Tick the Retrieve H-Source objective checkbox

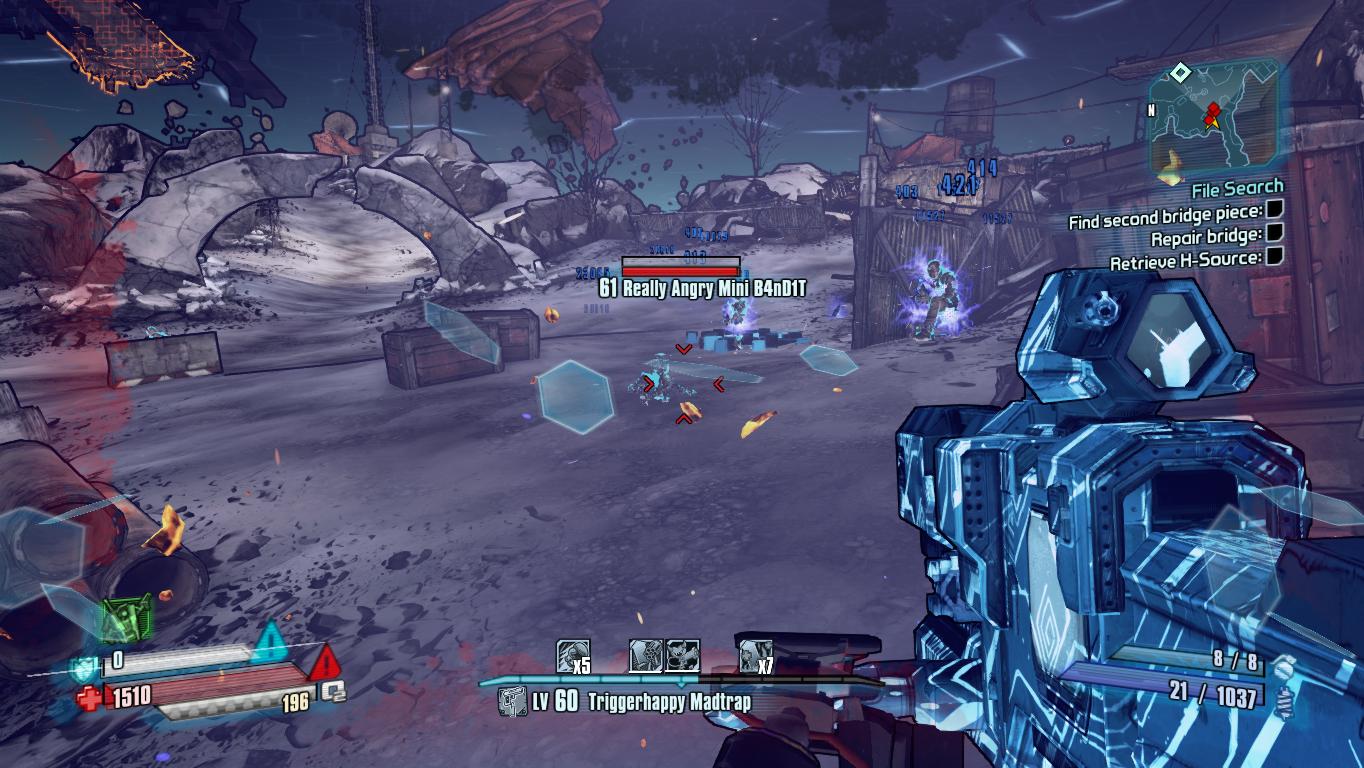pos(1274,258)
